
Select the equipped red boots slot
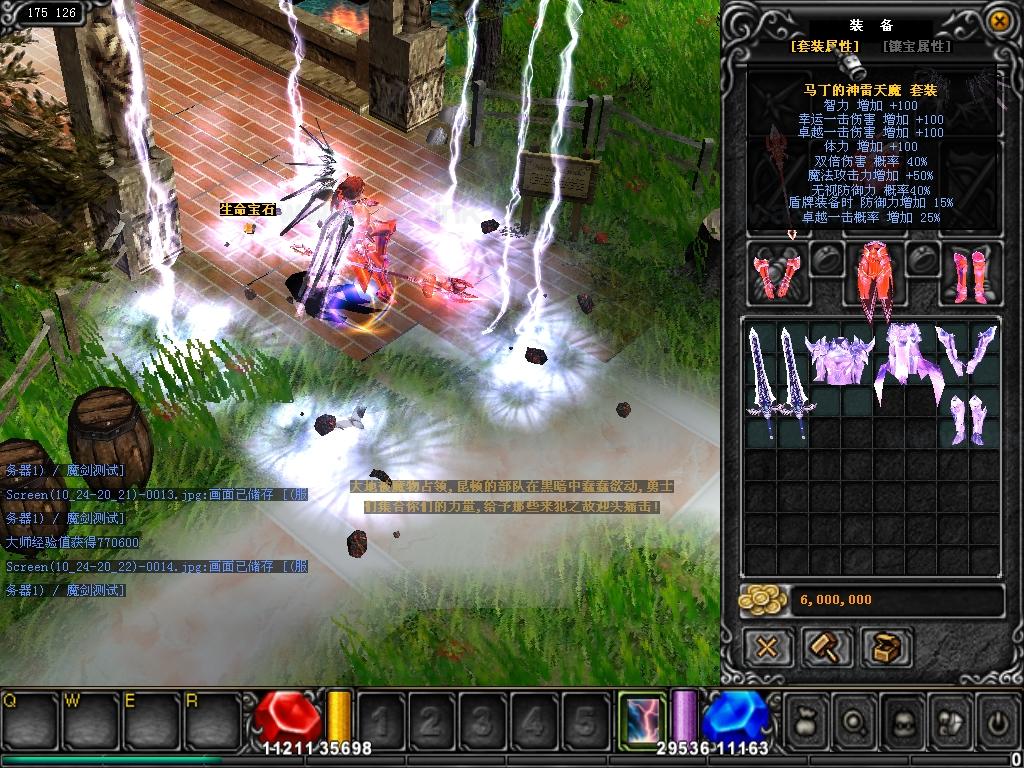point(968,272)
